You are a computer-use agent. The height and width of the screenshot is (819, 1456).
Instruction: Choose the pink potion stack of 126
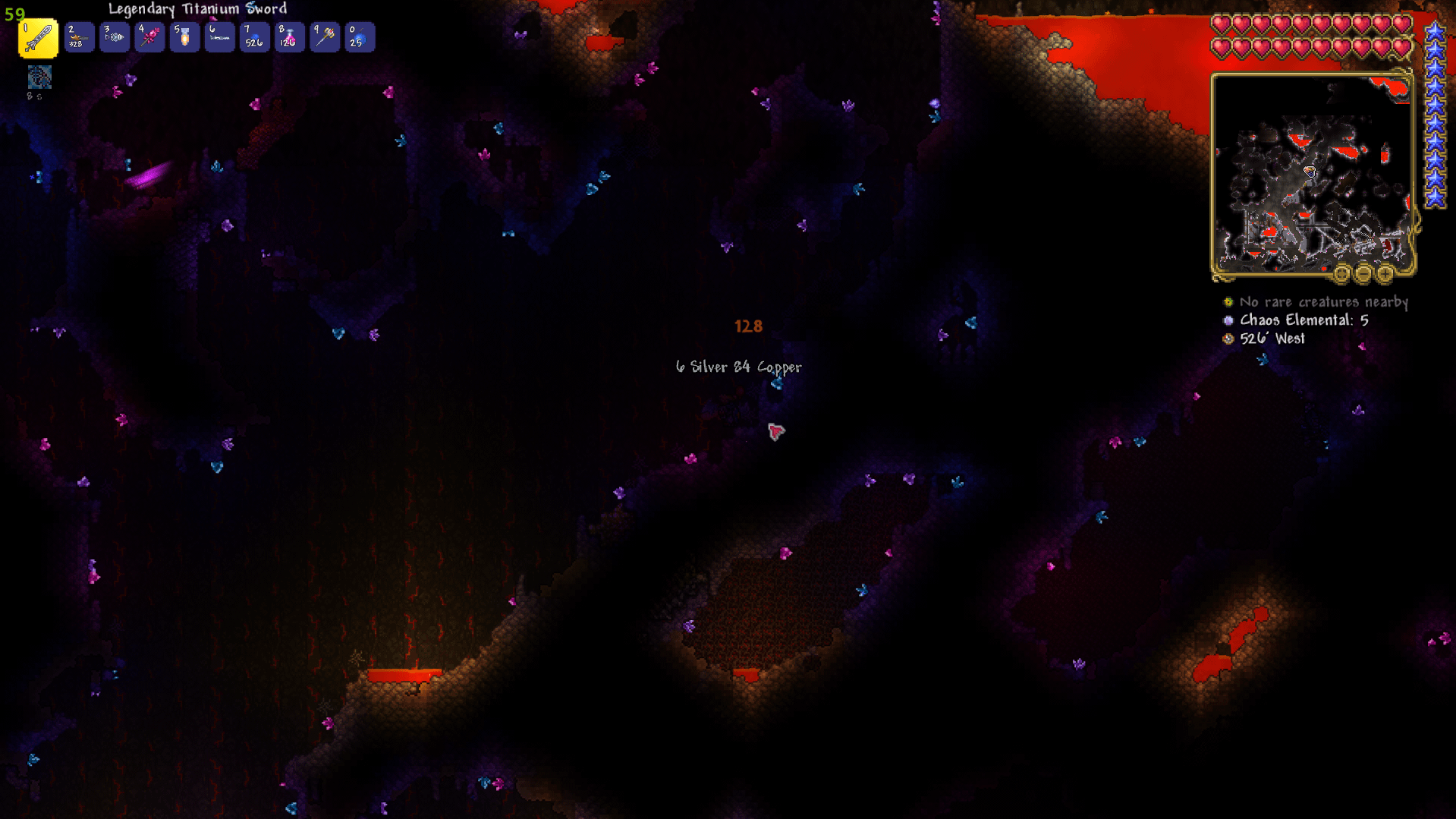click(289, 38)
